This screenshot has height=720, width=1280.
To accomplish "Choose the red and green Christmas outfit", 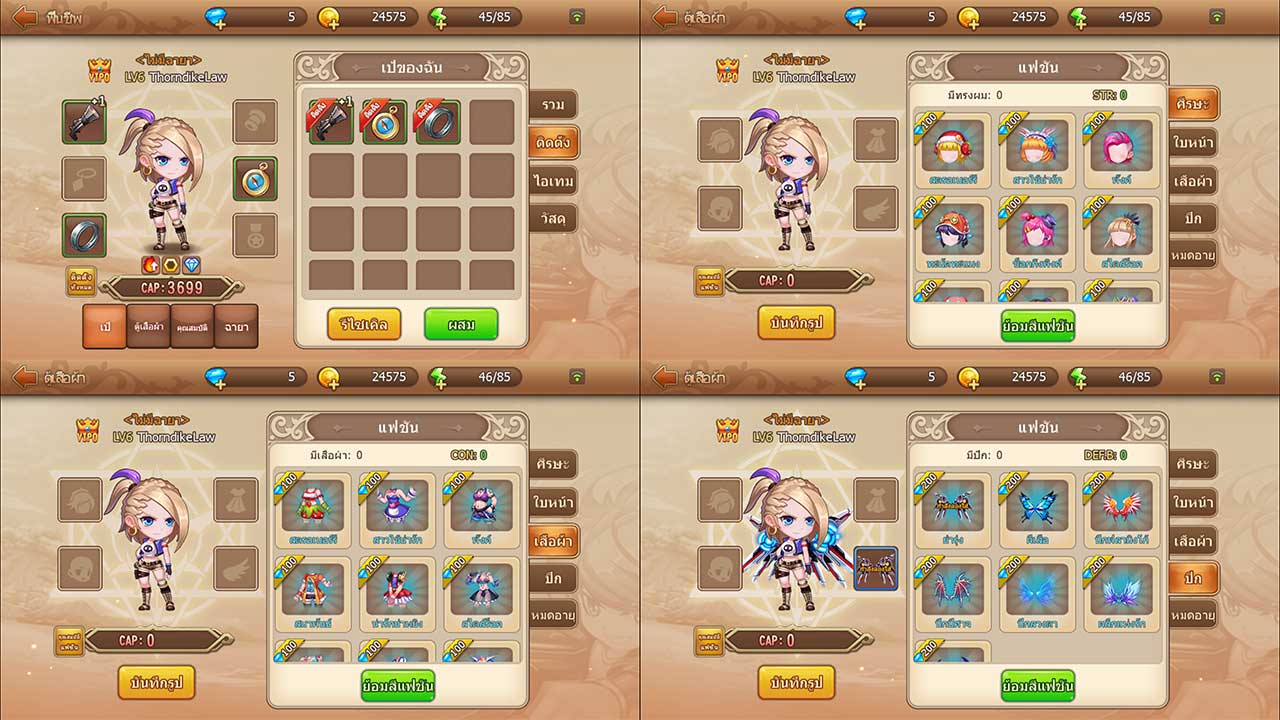I will tap(313, 507).
